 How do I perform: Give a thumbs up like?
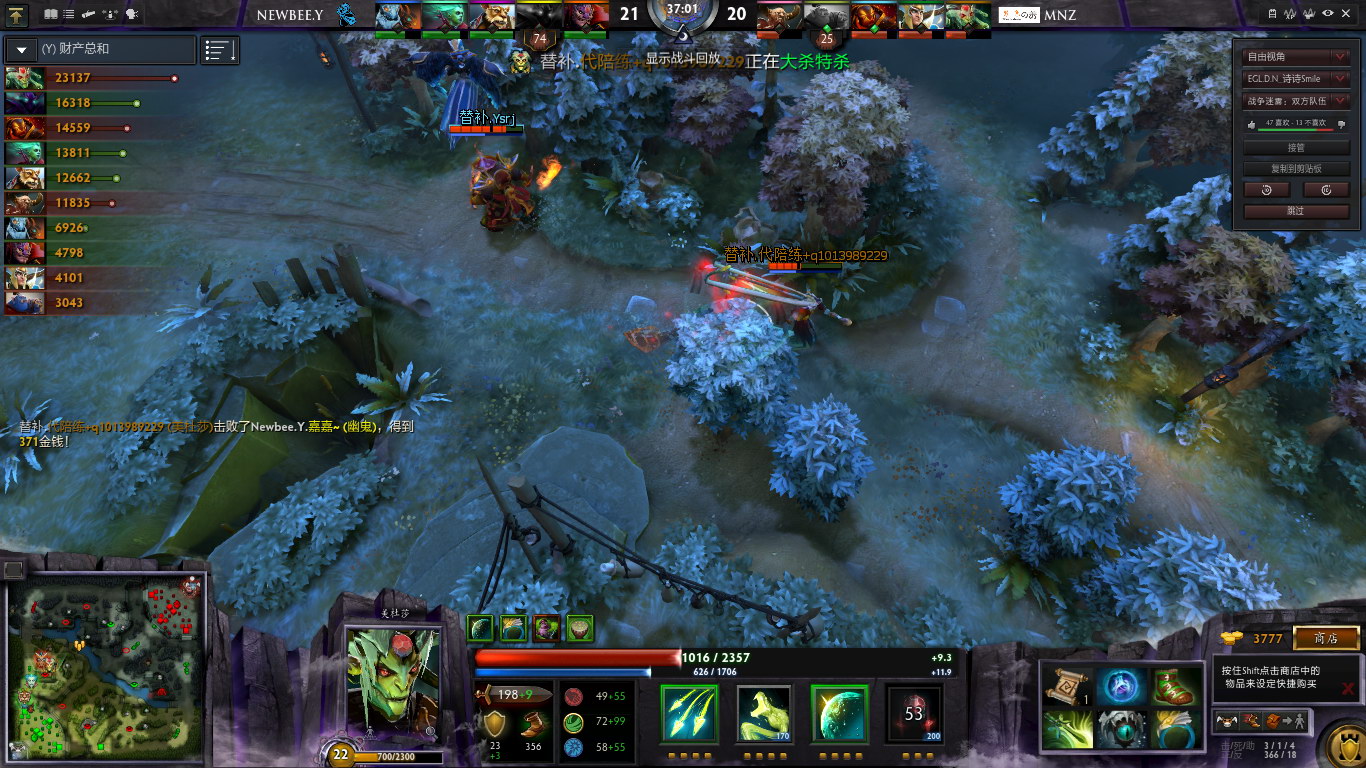click(1250, 124)
